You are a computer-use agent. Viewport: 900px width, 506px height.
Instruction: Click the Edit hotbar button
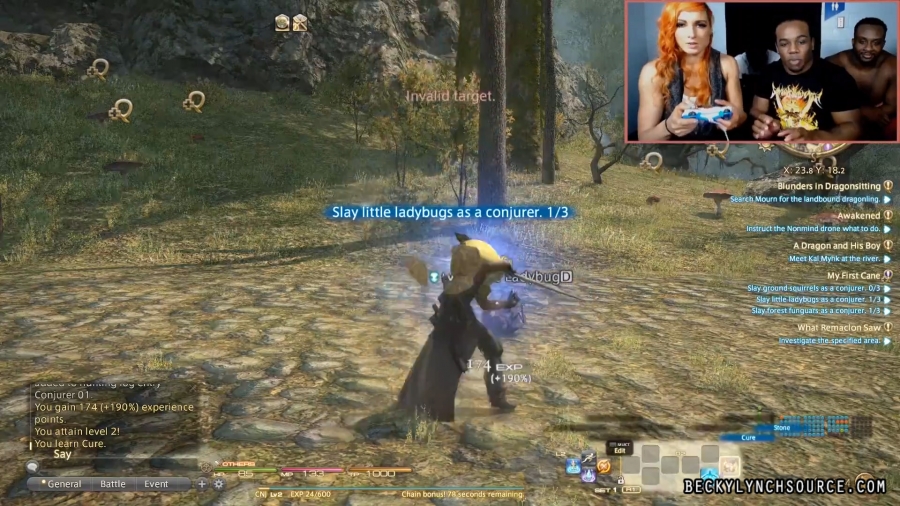pos(620,450)
